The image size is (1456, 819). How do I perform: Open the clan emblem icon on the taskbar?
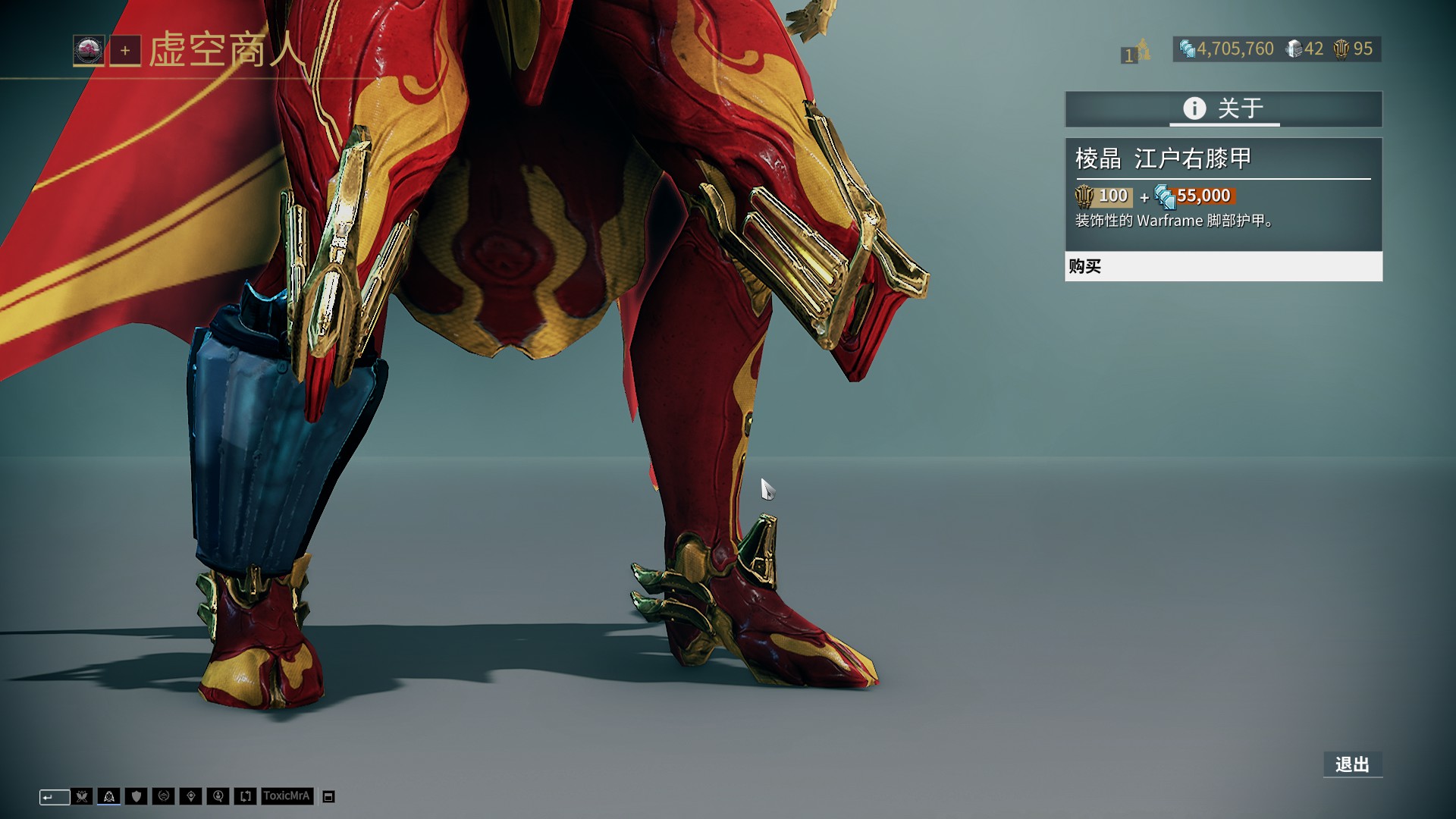point(164,796)
